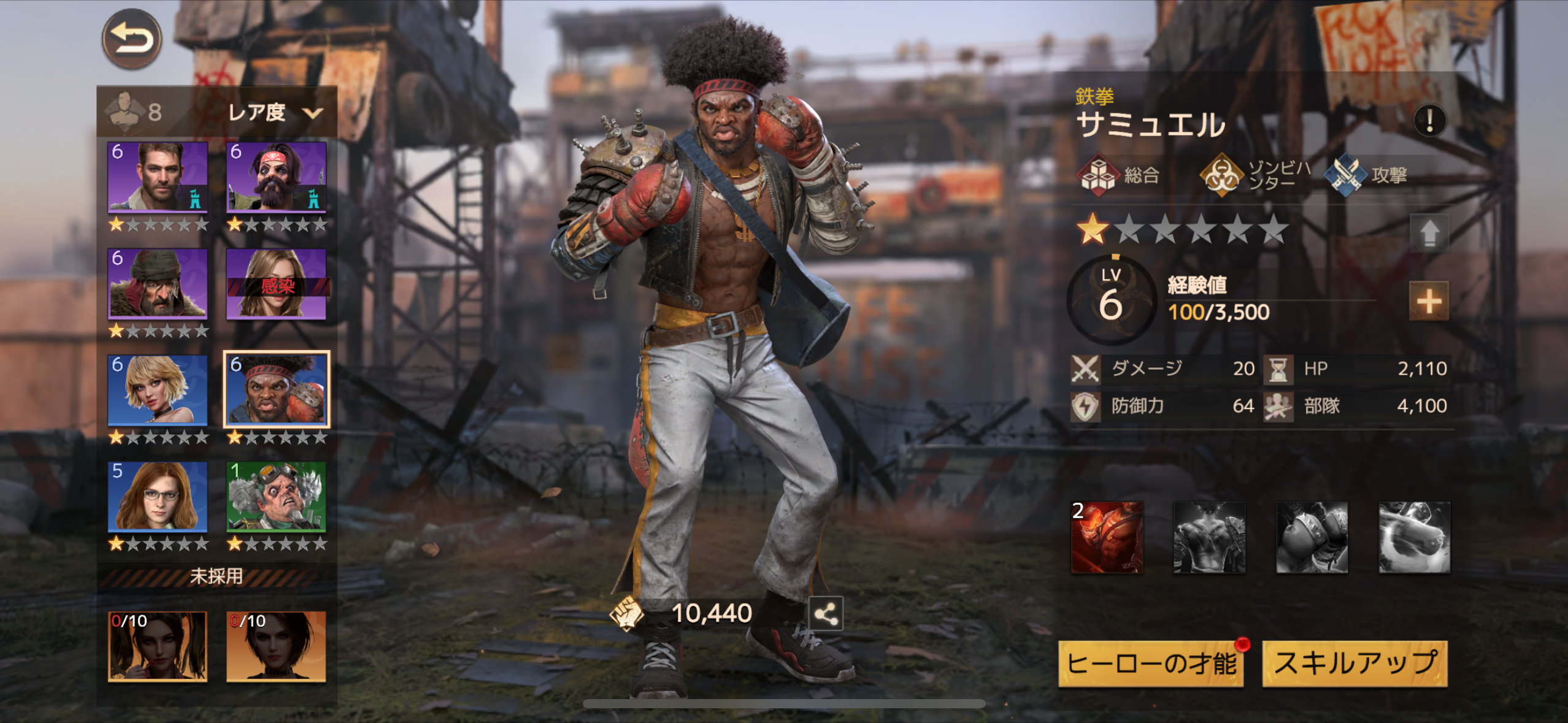Inspect the locked muscular back skill icon

click(1209, 537)
